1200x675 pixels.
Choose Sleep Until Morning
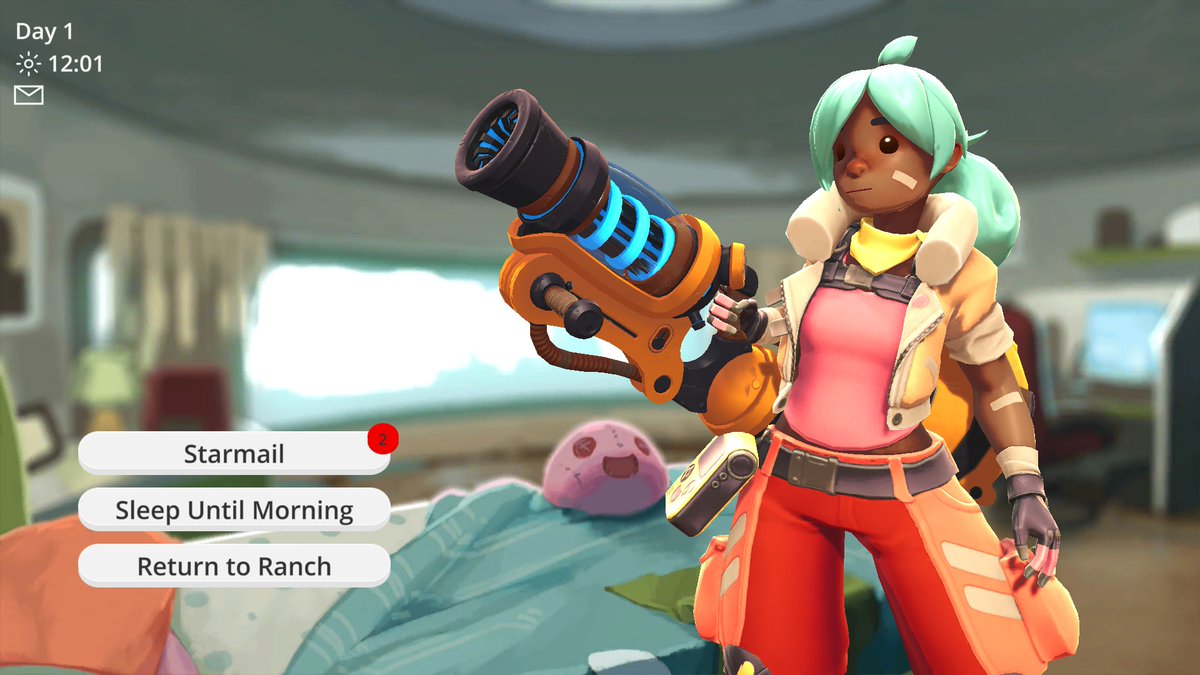coord(234,510)
